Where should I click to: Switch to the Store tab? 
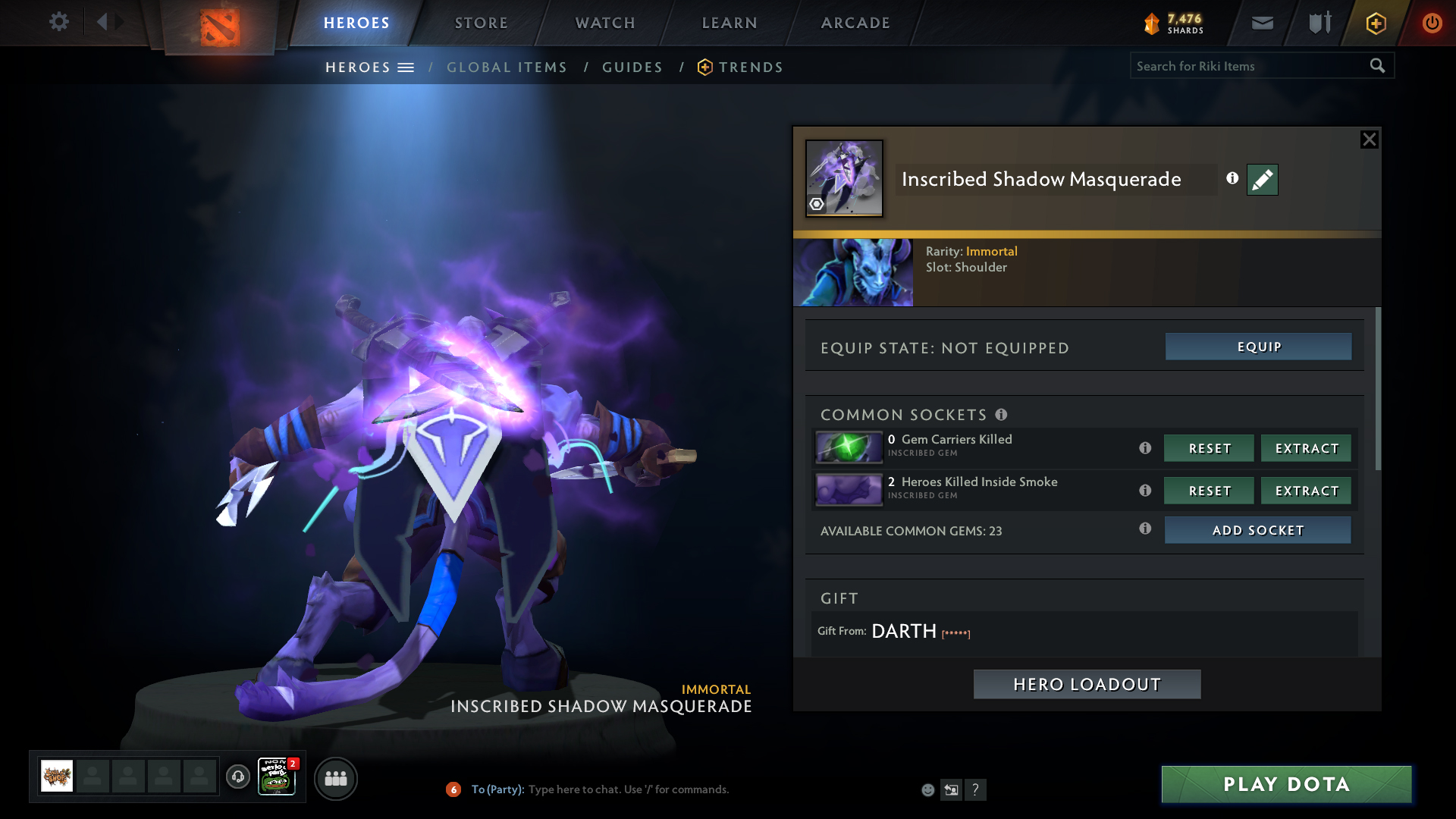tap(481, 23)
